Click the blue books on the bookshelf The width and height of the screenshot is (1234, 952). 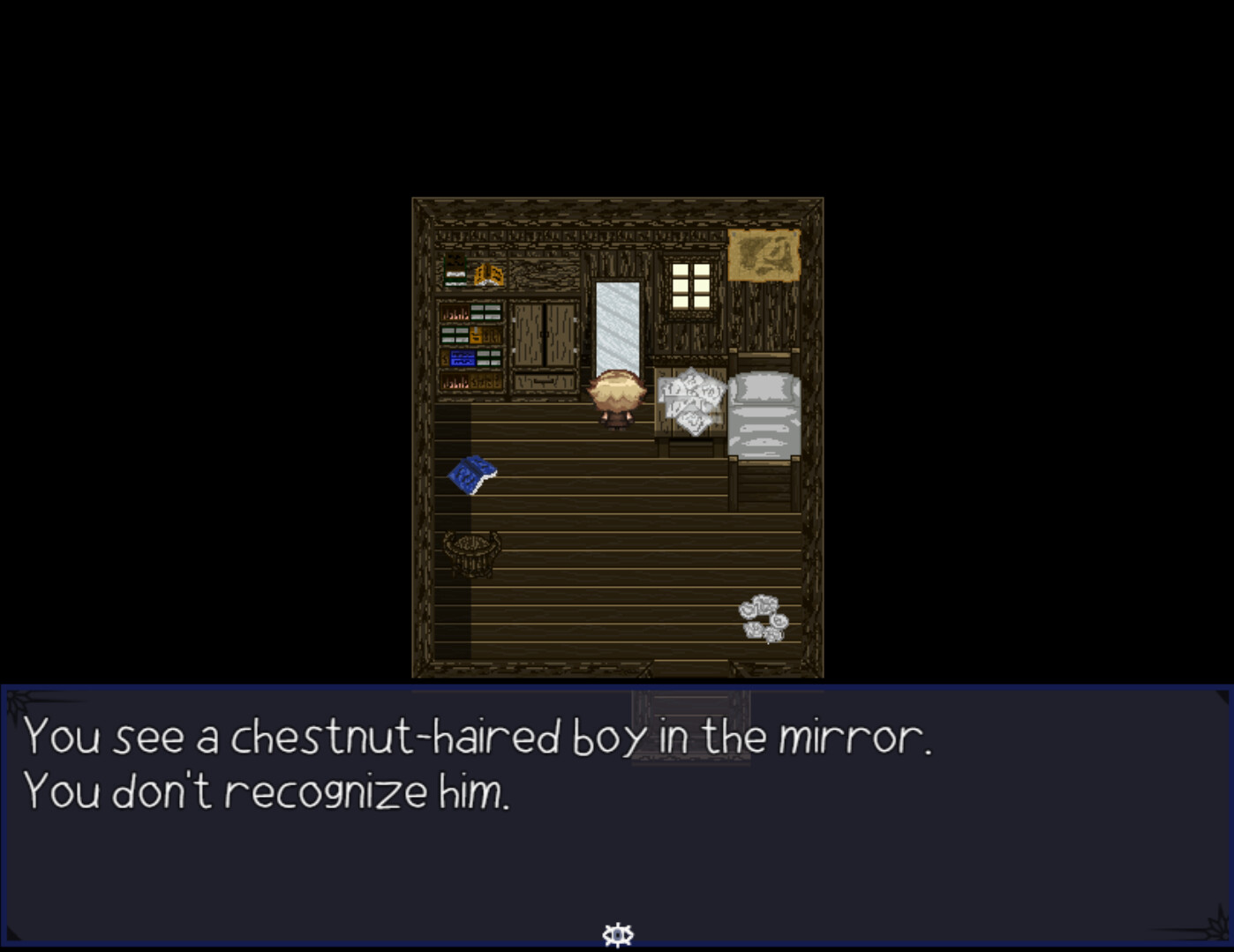tap(463, 356)
